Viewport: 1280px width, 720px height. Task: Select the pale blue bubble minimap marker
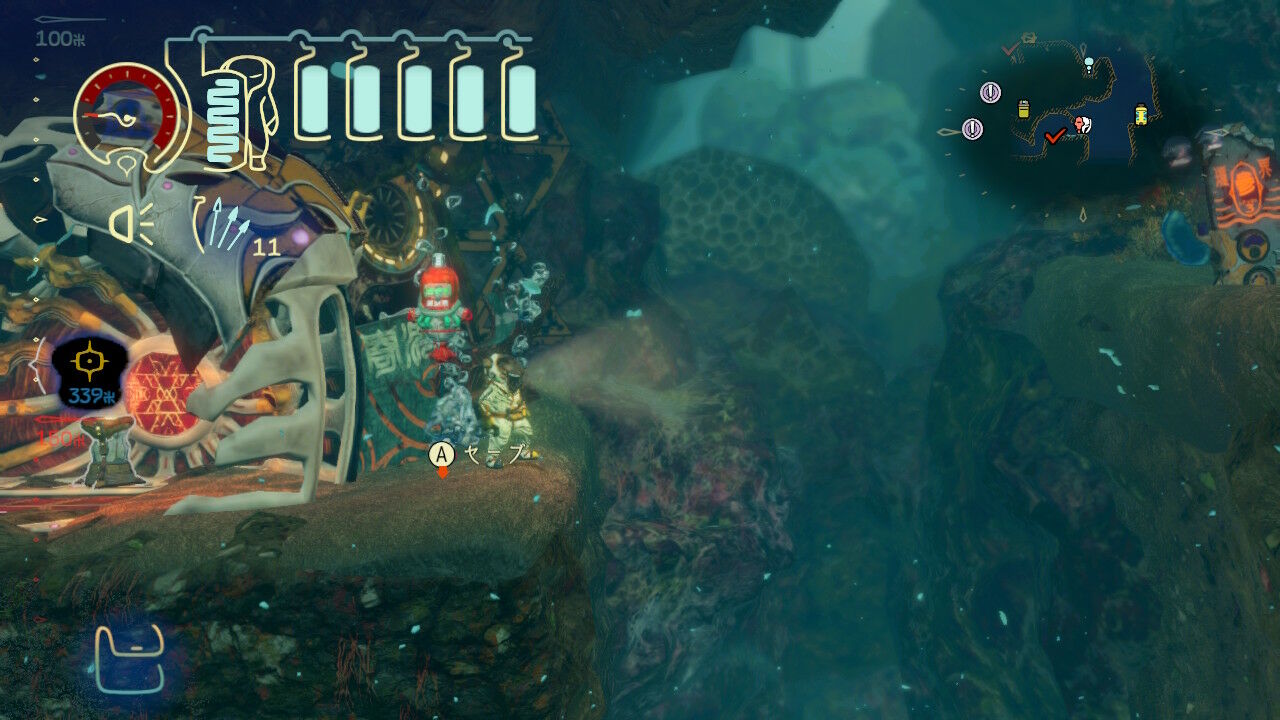point(1089,63)
